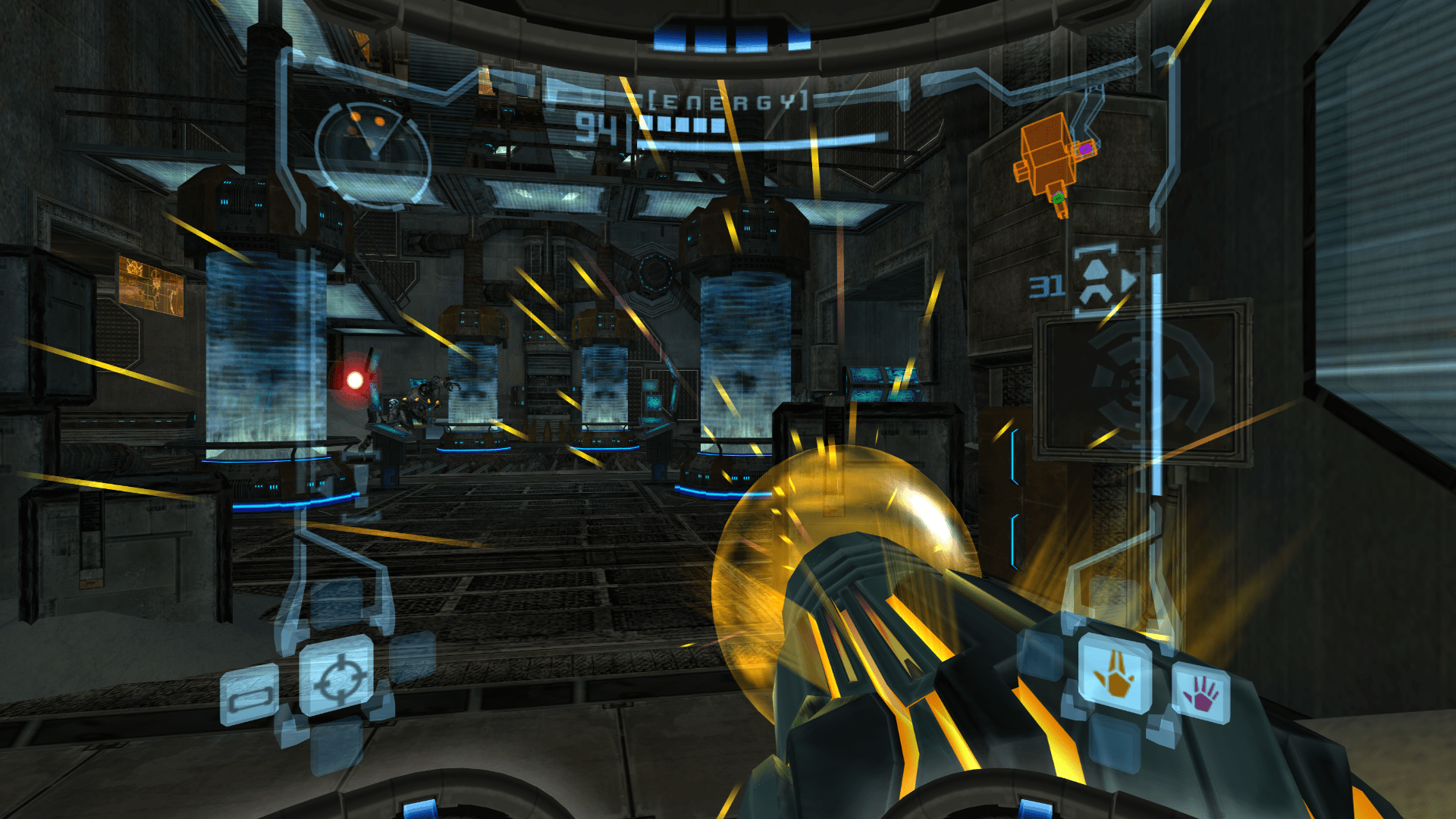
Task: Click the green marker on the mini-map
Action: coord(1057,199)
